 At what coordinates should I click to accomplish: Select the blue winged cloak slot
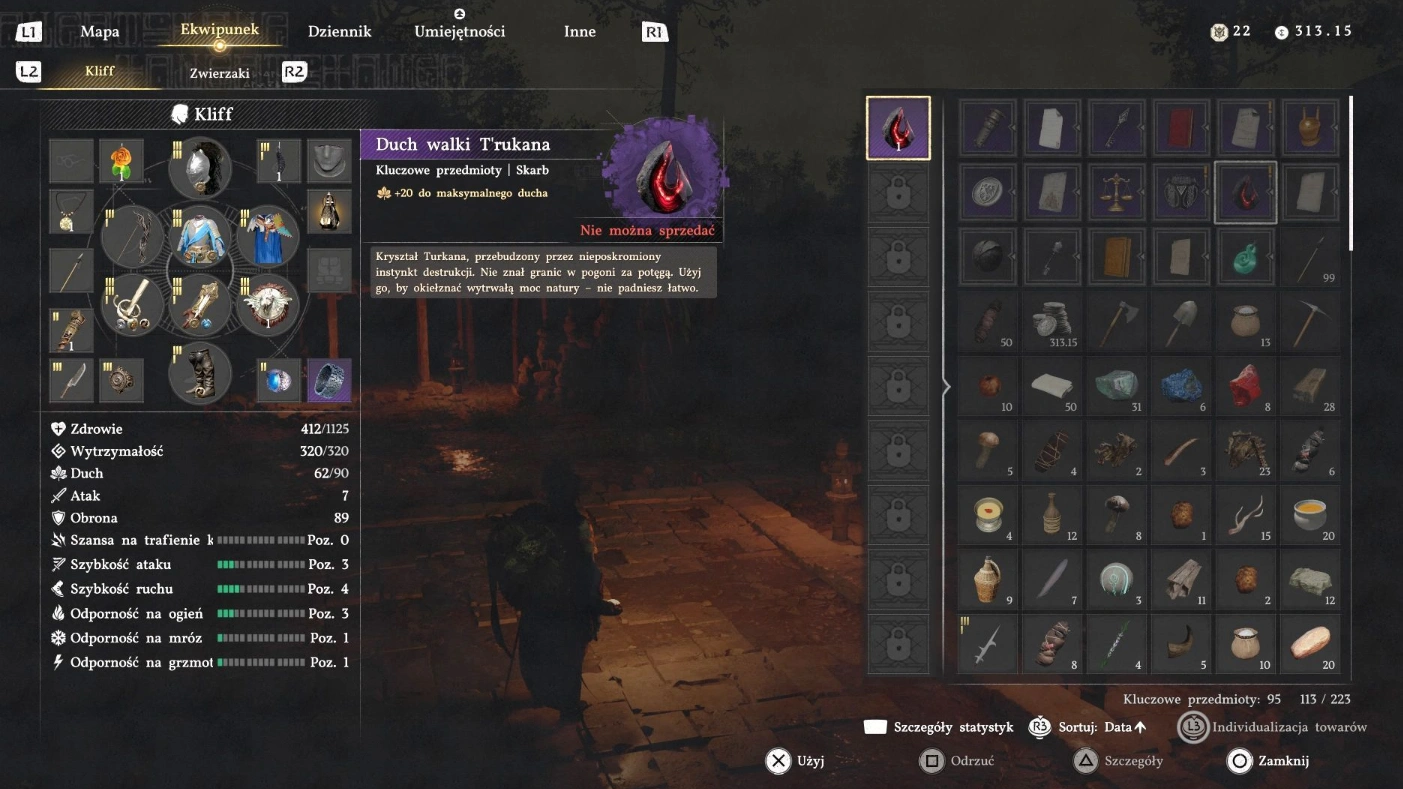pos(267,236)
